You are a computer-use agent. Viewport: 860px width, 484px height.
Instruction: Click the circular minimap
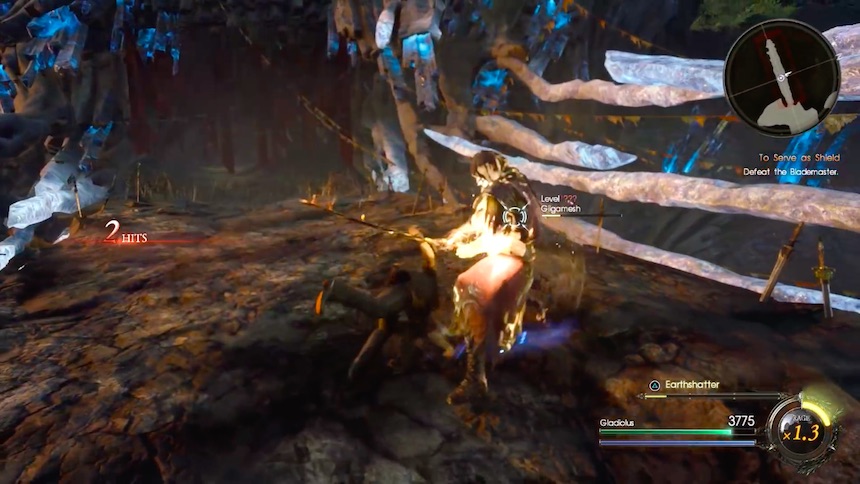(x=782, y=77)
